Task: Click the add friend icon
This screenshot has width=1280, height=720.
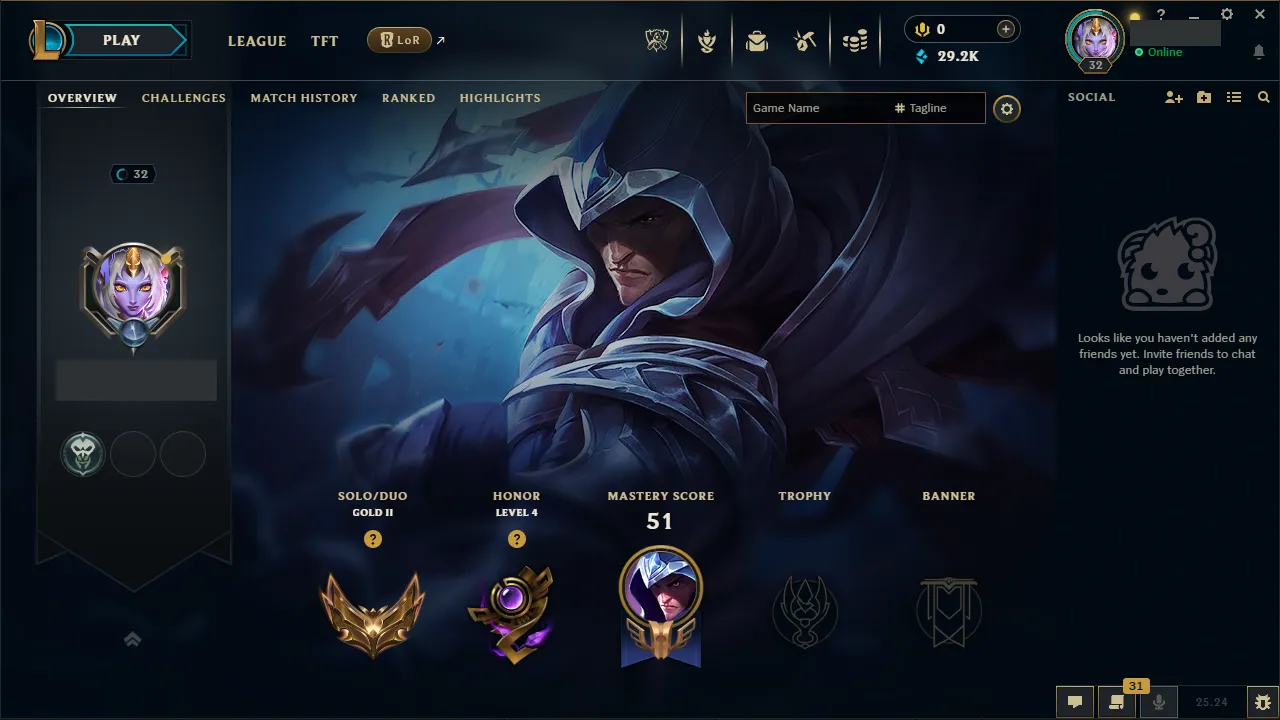Action: [x=1172, y=97]
